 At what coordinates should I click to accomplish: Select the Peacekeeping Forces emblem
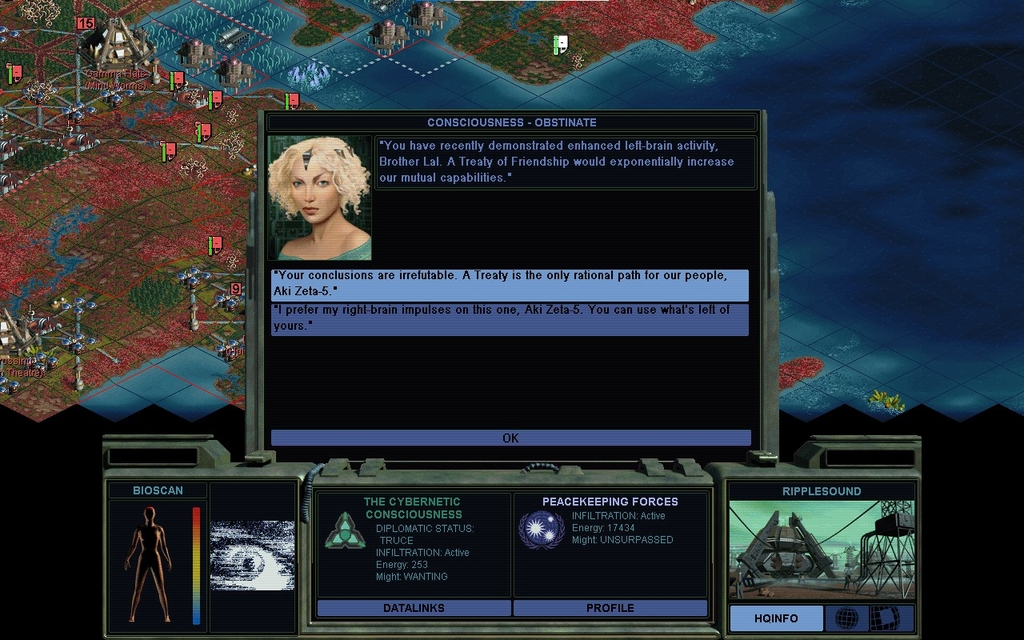(x=541, y=530)
